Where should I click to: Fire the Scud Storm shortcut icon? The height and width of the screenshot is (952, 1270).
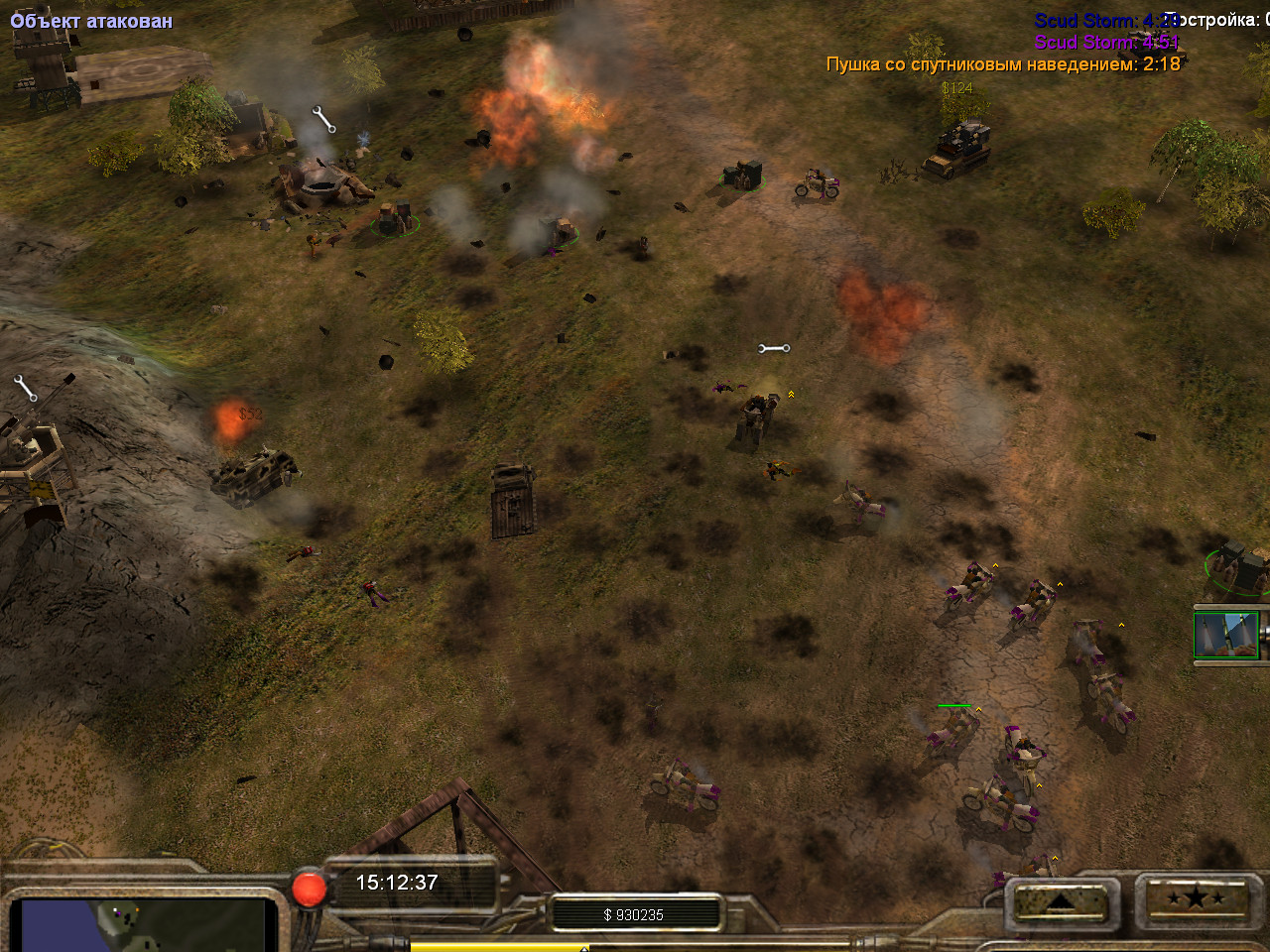(1227, 635)
